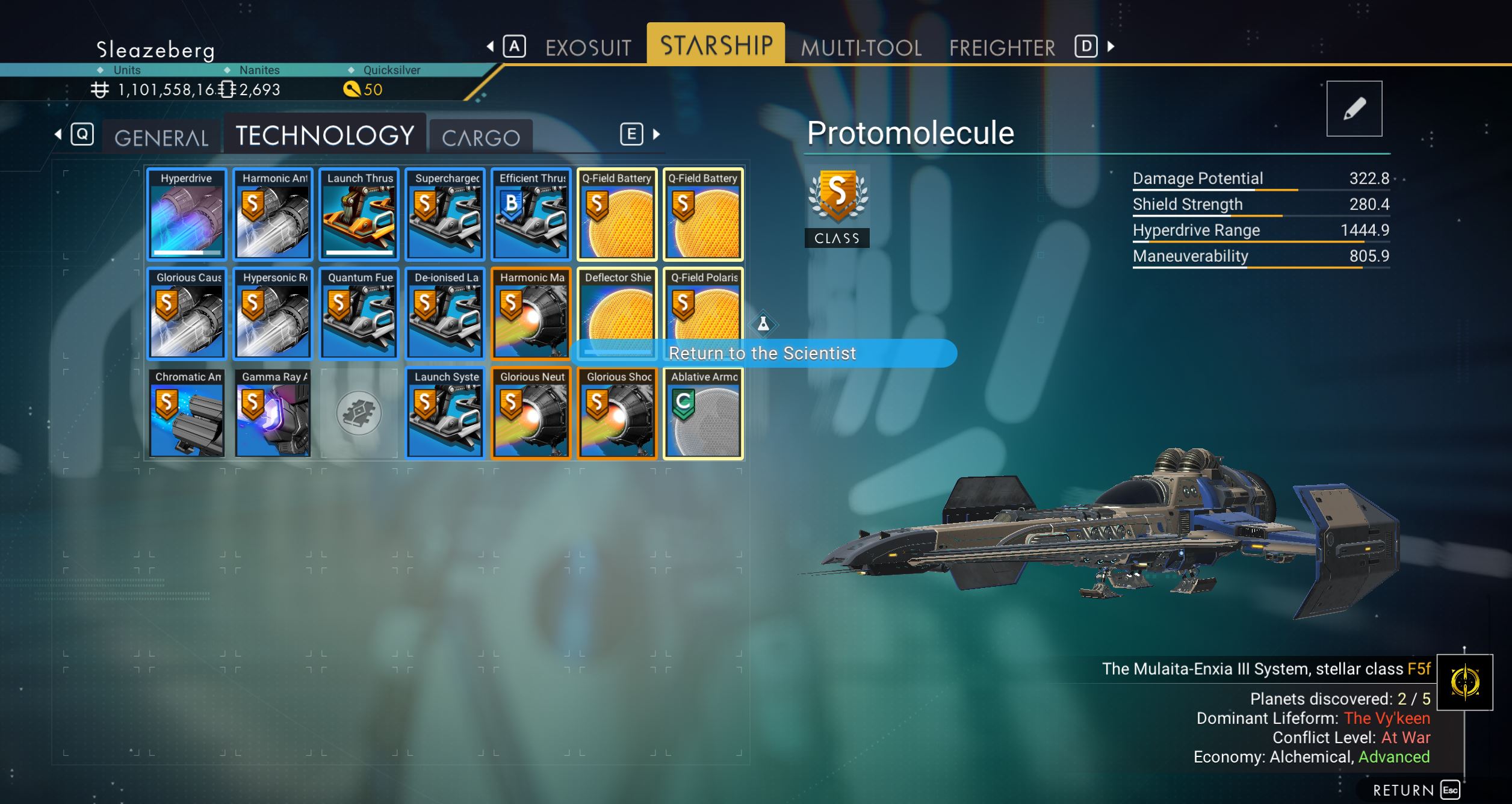This screenshot has width=1512, height=804.
Task: Select the Deflector Shield slot
Action: coord(618,307)
